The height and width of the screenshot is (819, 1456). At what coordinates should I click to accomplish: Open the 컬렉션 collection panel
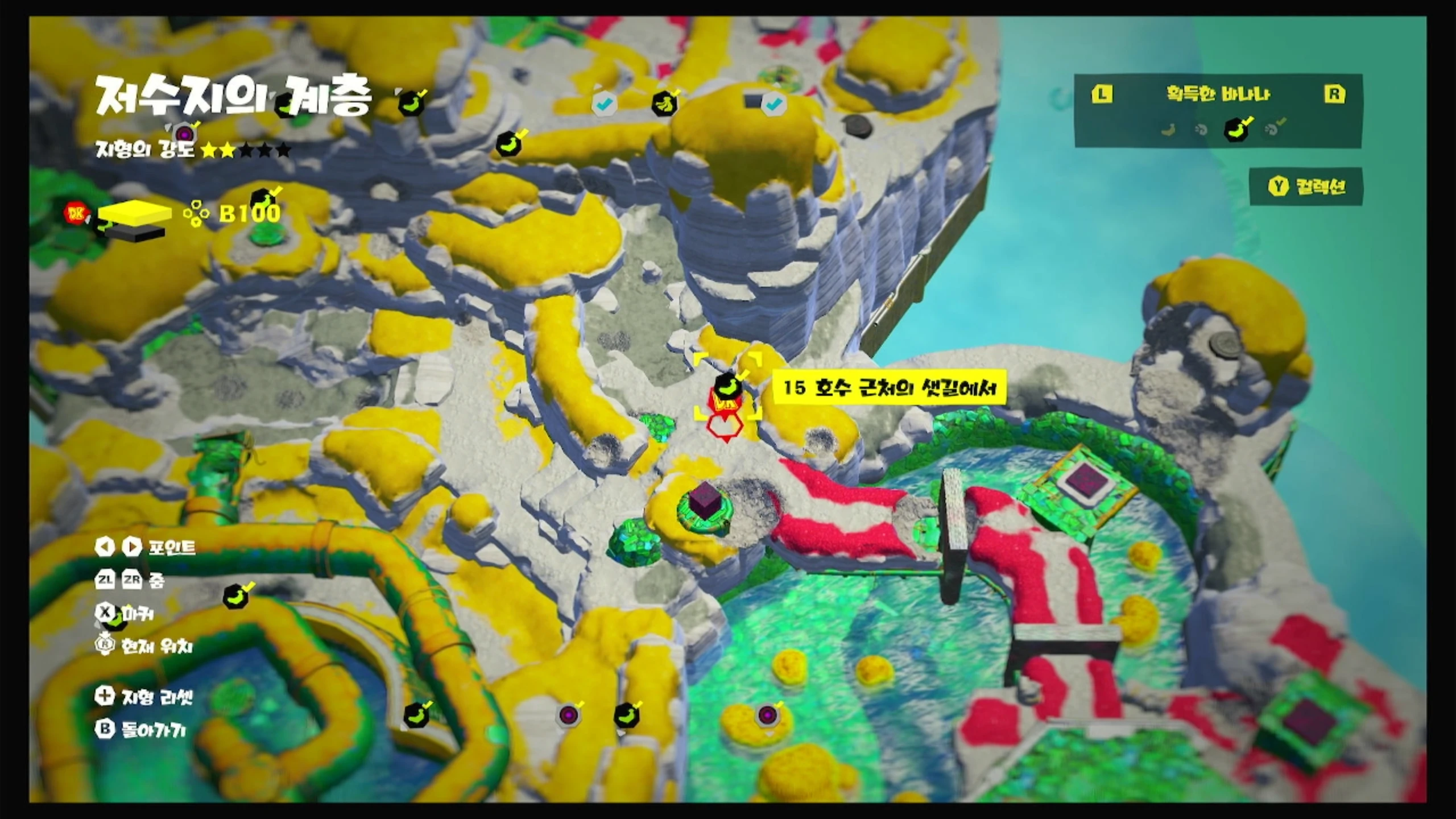(1306, 187)
